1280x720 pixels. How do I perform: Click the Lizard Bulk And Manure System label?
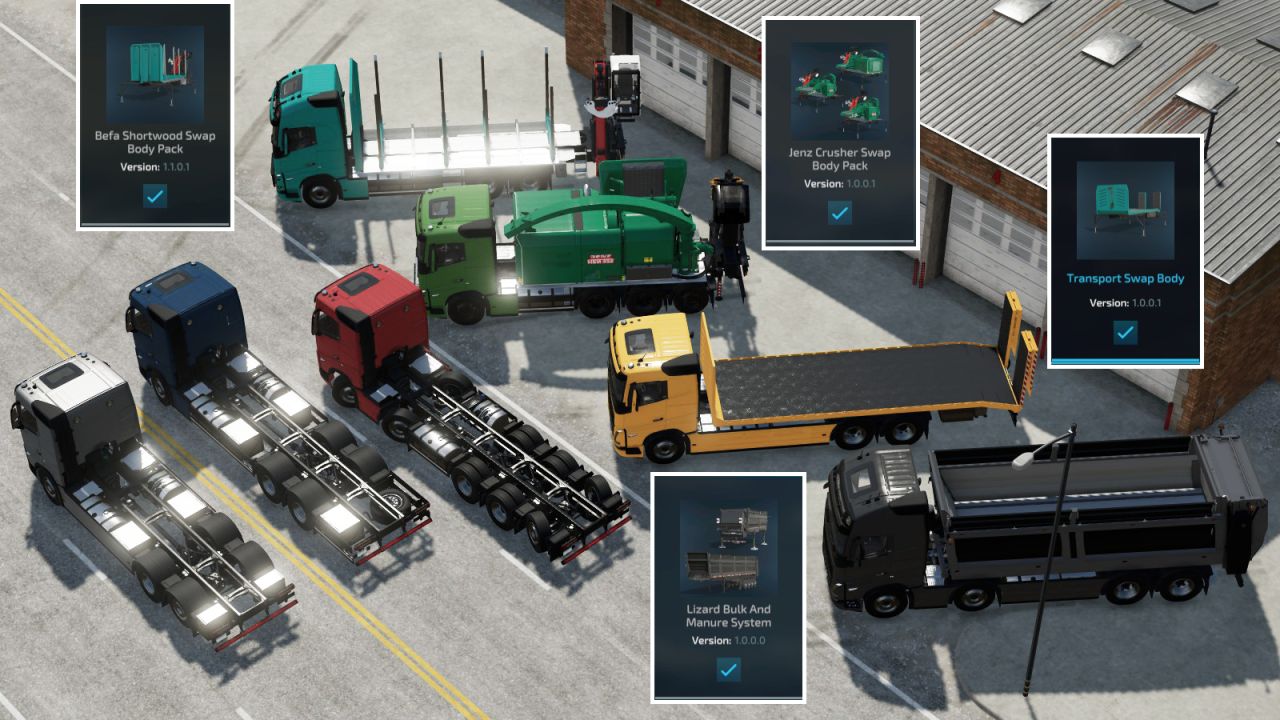[729, 617]
